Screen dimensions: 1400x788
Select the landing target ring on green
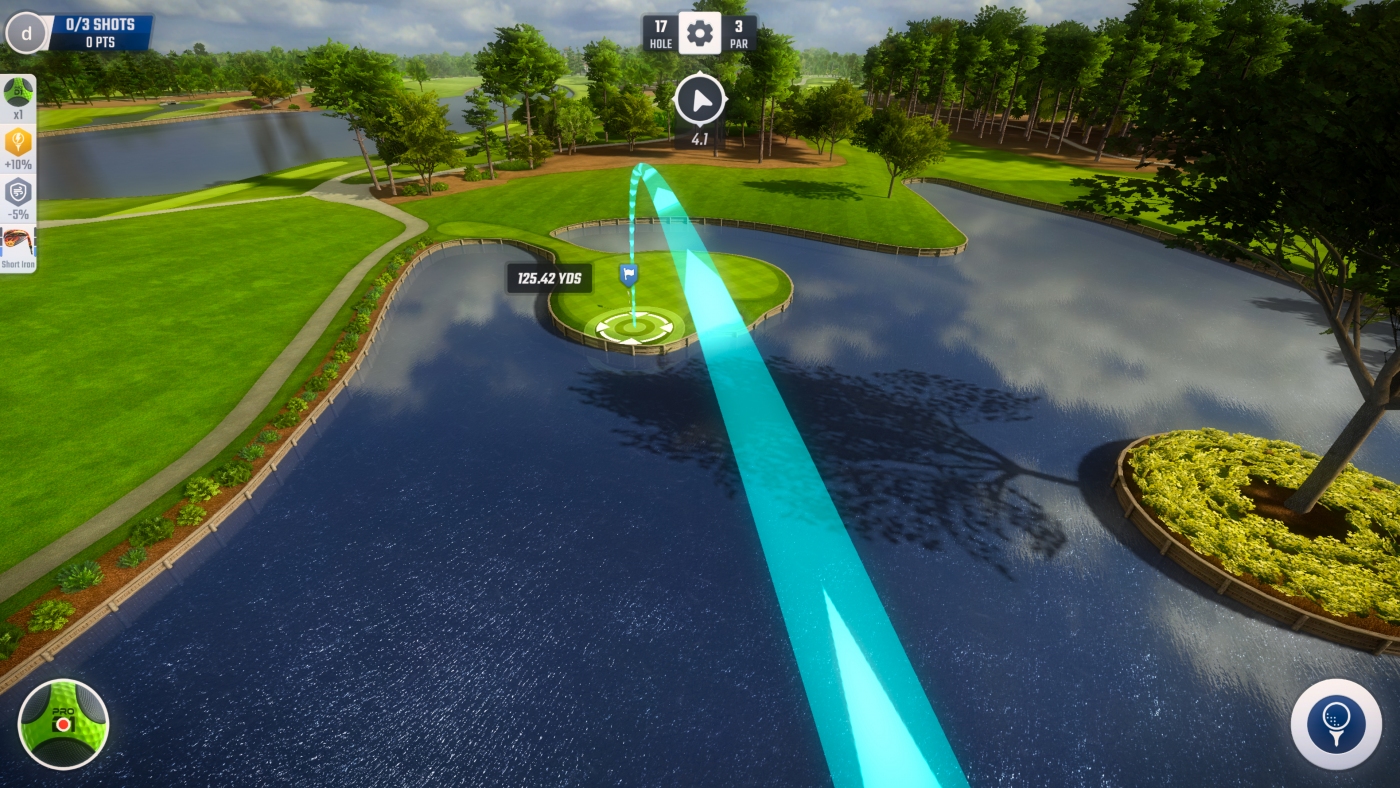634,326
